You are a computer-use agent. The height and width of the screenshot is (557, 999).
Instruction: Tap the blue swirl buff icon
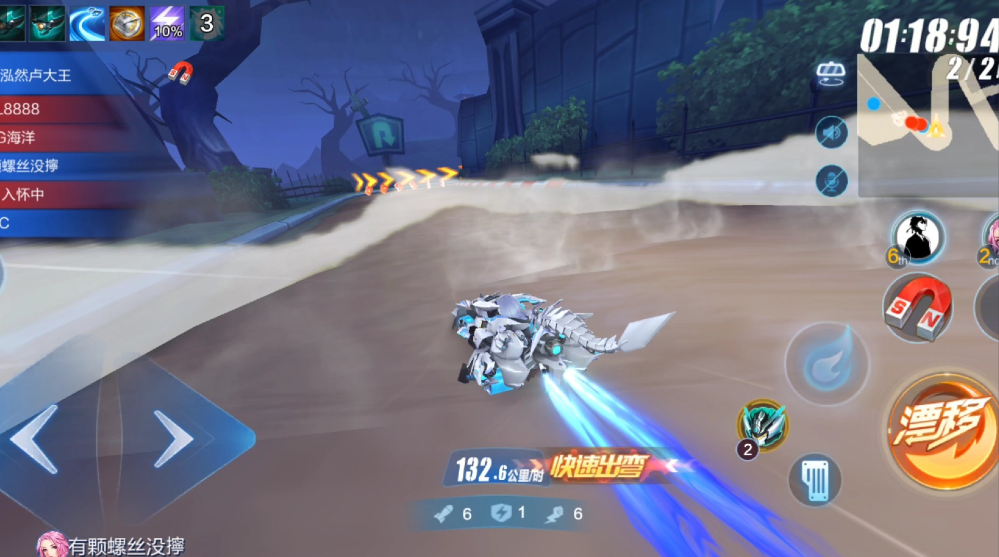(x=87, y=22)
